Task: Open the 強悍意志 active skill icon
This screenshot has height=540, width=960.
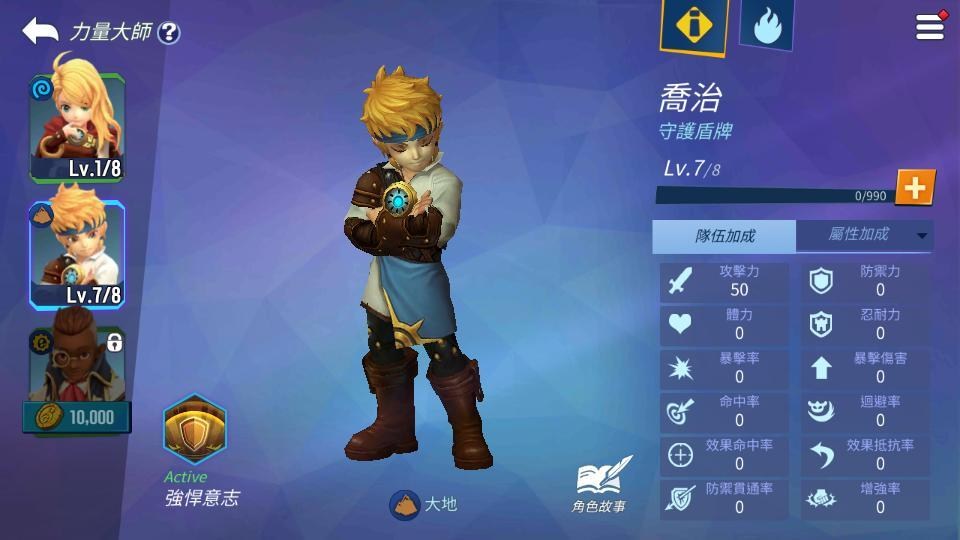Action: [195, 430]
